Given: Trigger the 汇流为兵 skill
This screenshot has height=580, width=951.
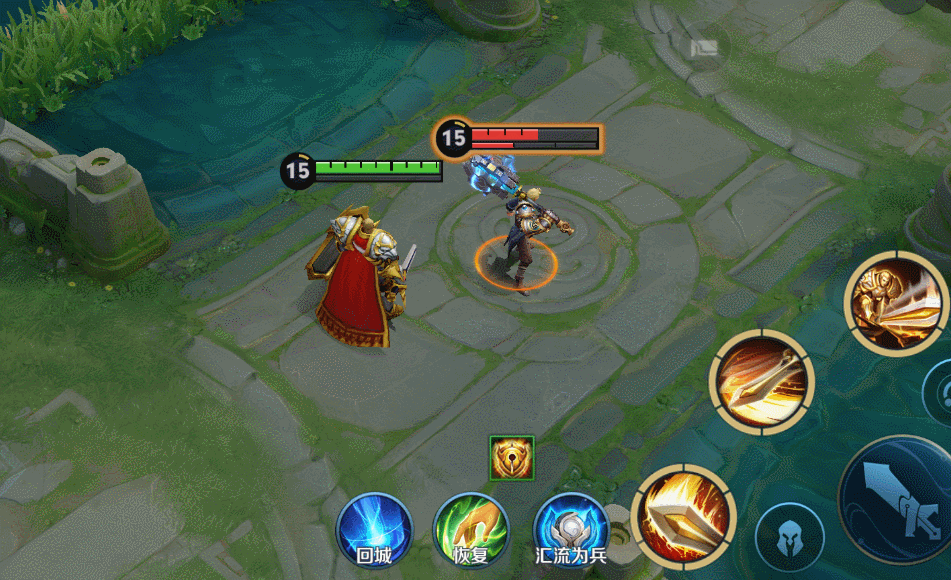Looking at the screenshot, I should (x=571, y=529).
